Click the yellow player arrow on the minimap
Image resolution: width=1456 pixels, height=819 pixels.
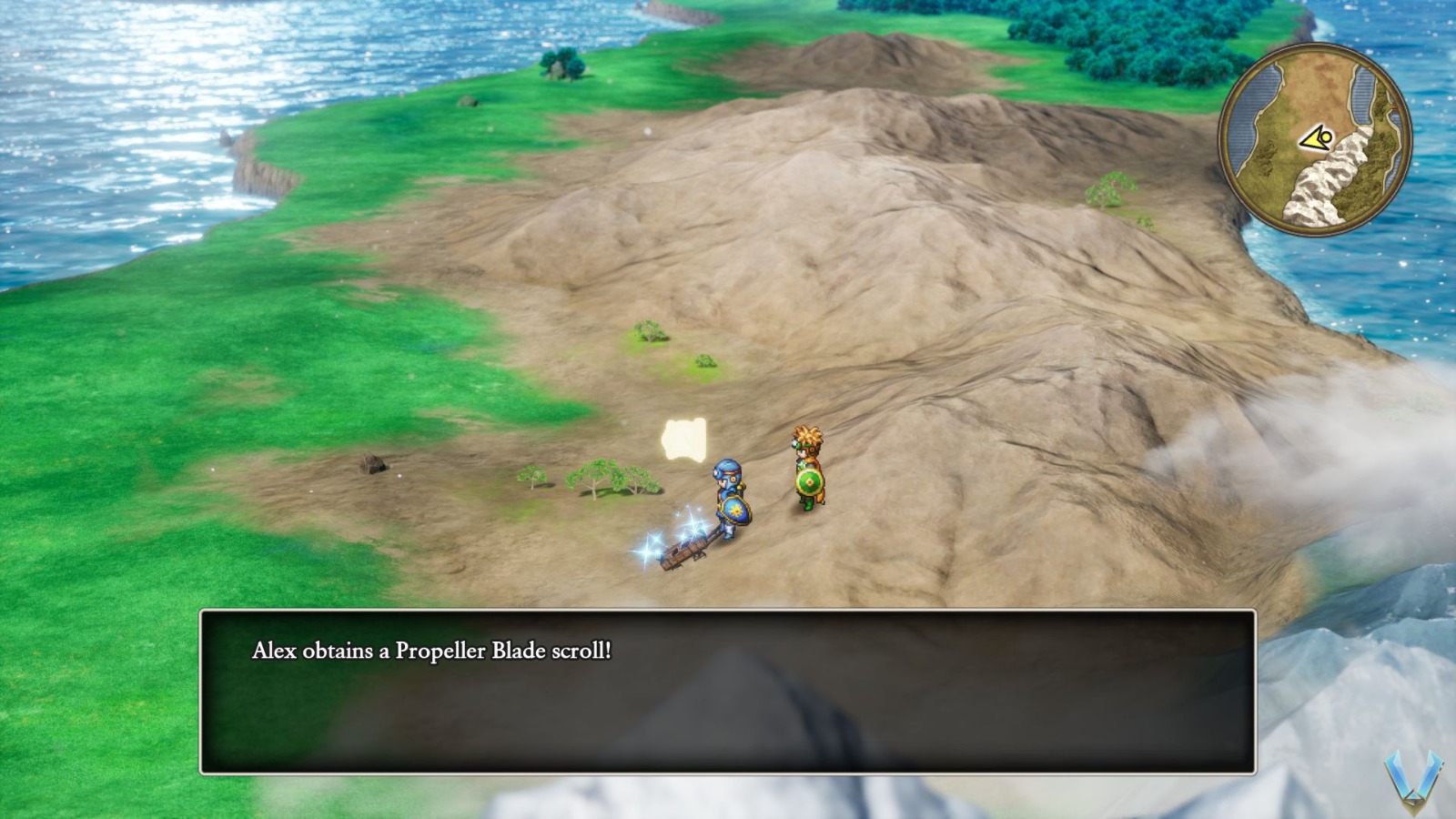click(1314, 138)
